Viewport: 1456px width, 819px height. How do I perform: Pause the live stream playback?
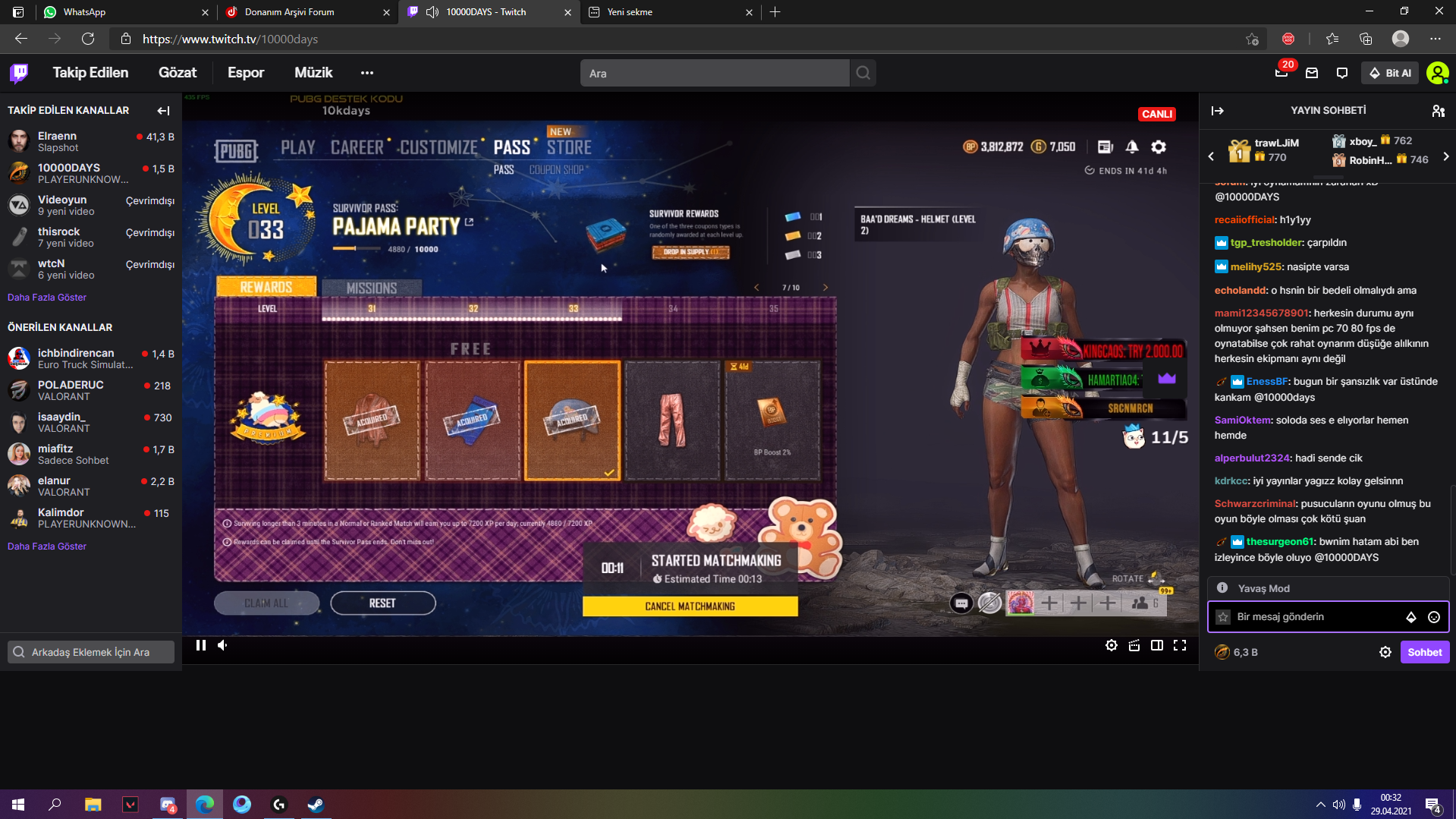(x=200, y=645)
